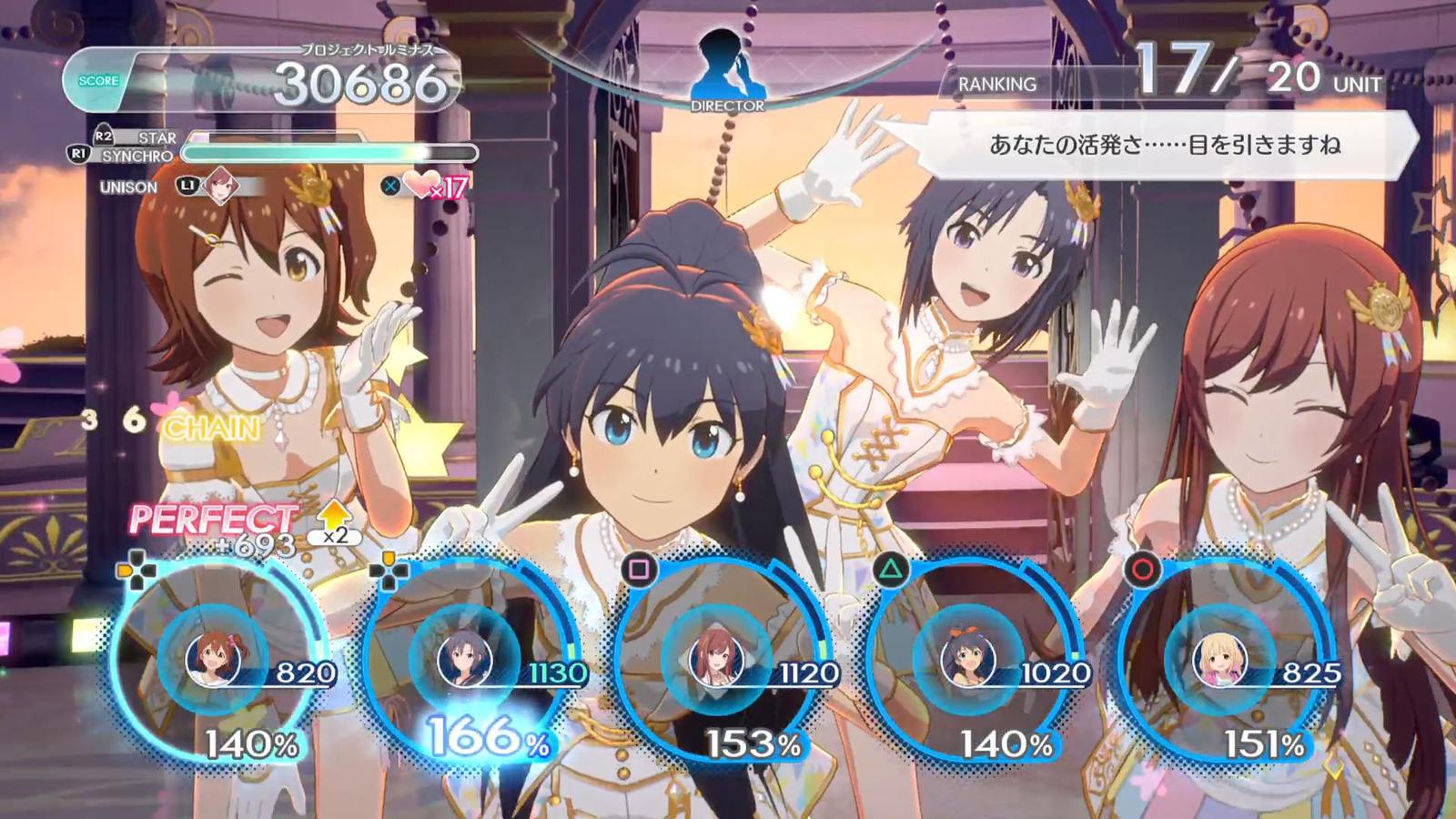Pick the blonde idol circle with 825

coord(1219,657)
